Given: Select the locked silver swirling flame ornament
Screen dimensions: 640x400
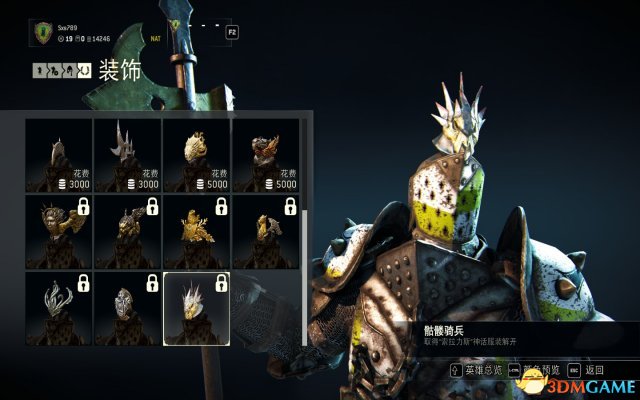Looking at the screenshot, I should click(59, 306).
